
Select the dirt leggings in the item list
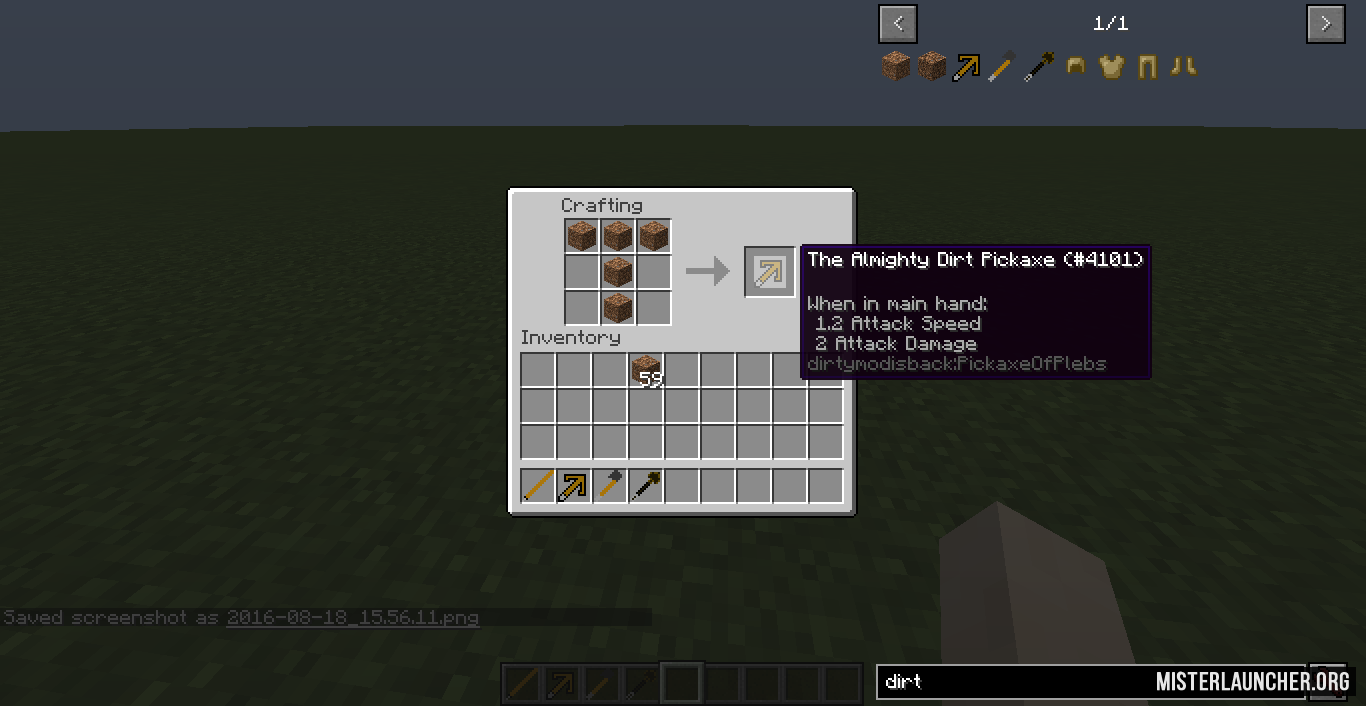click(x=1147, y=67)
